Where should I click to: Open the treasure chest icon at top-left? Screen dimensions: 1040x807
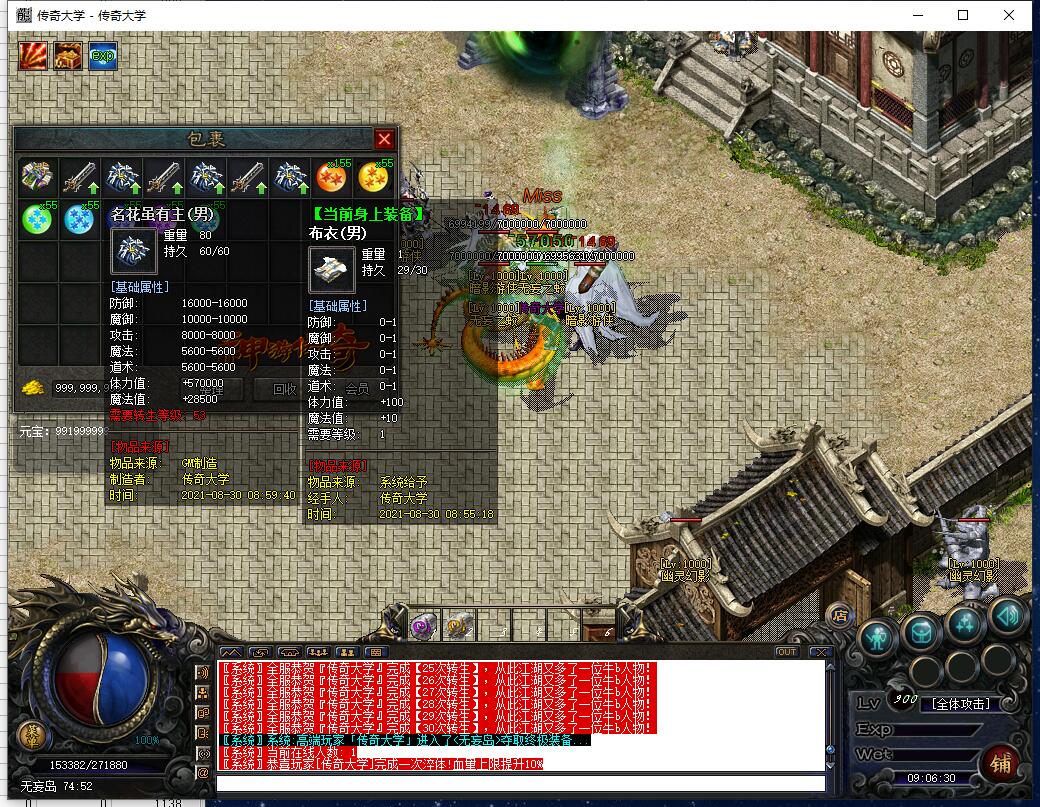pyautogui.click(x=68, y=56)
